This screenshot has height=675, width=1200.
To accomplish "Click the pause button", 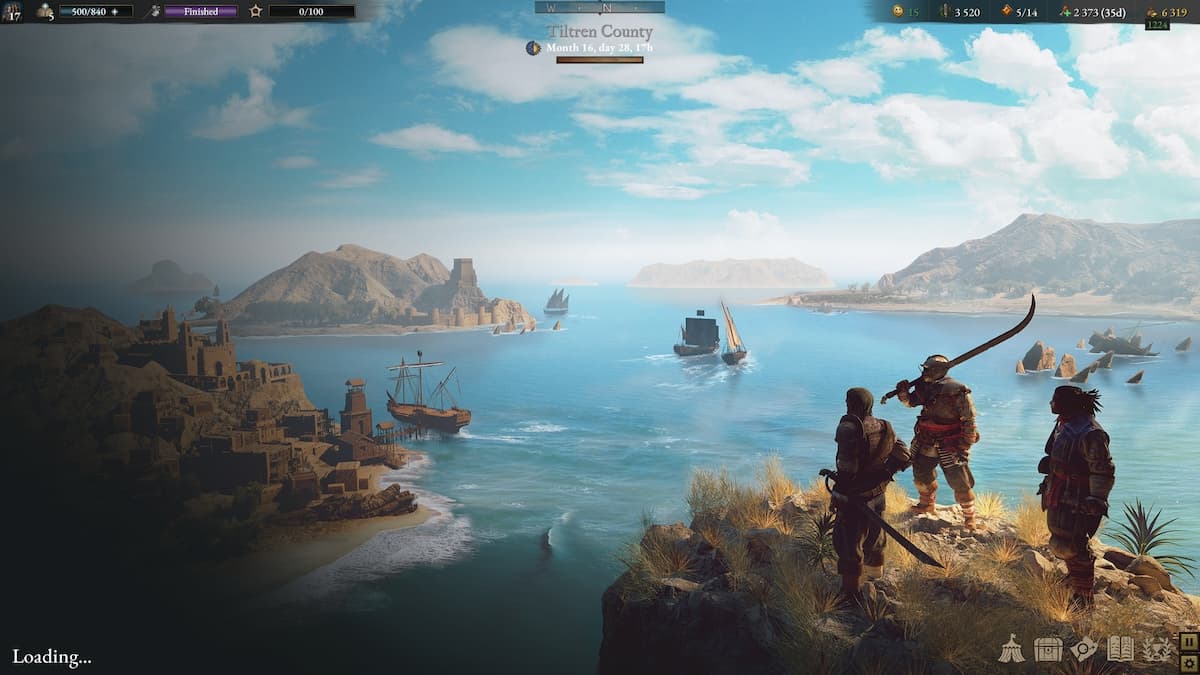I will 1189,641.
